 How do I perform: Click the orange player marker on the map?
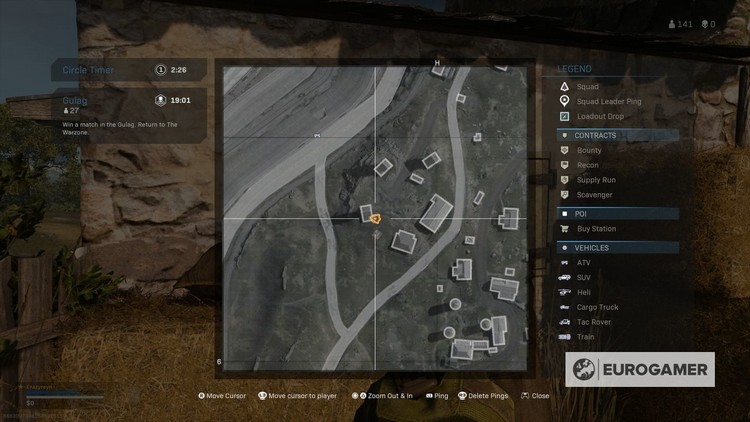point(375,217)
